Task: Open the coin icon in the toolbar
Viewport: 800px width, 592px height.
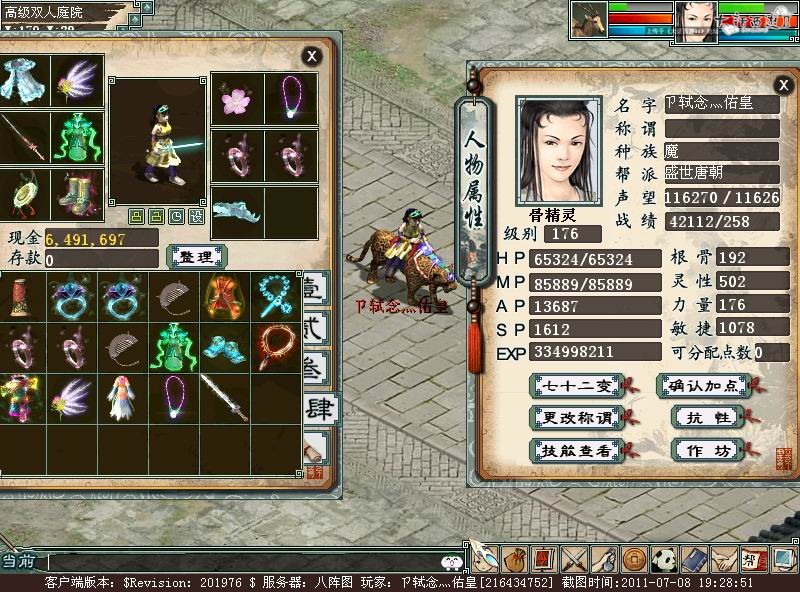Action: coord(634,559)
